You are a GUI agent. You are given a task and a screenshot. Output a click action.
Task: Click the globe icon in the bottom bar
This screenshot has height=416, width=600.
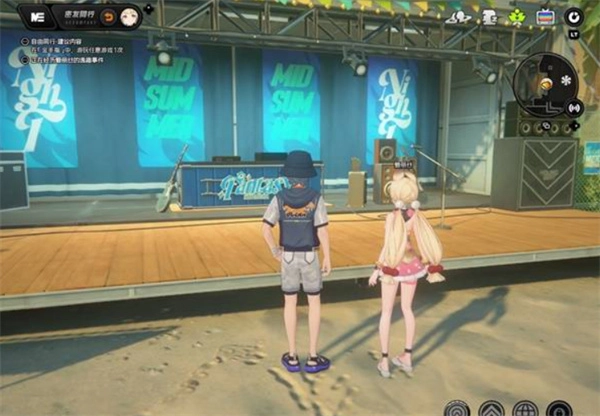[526, 409]
